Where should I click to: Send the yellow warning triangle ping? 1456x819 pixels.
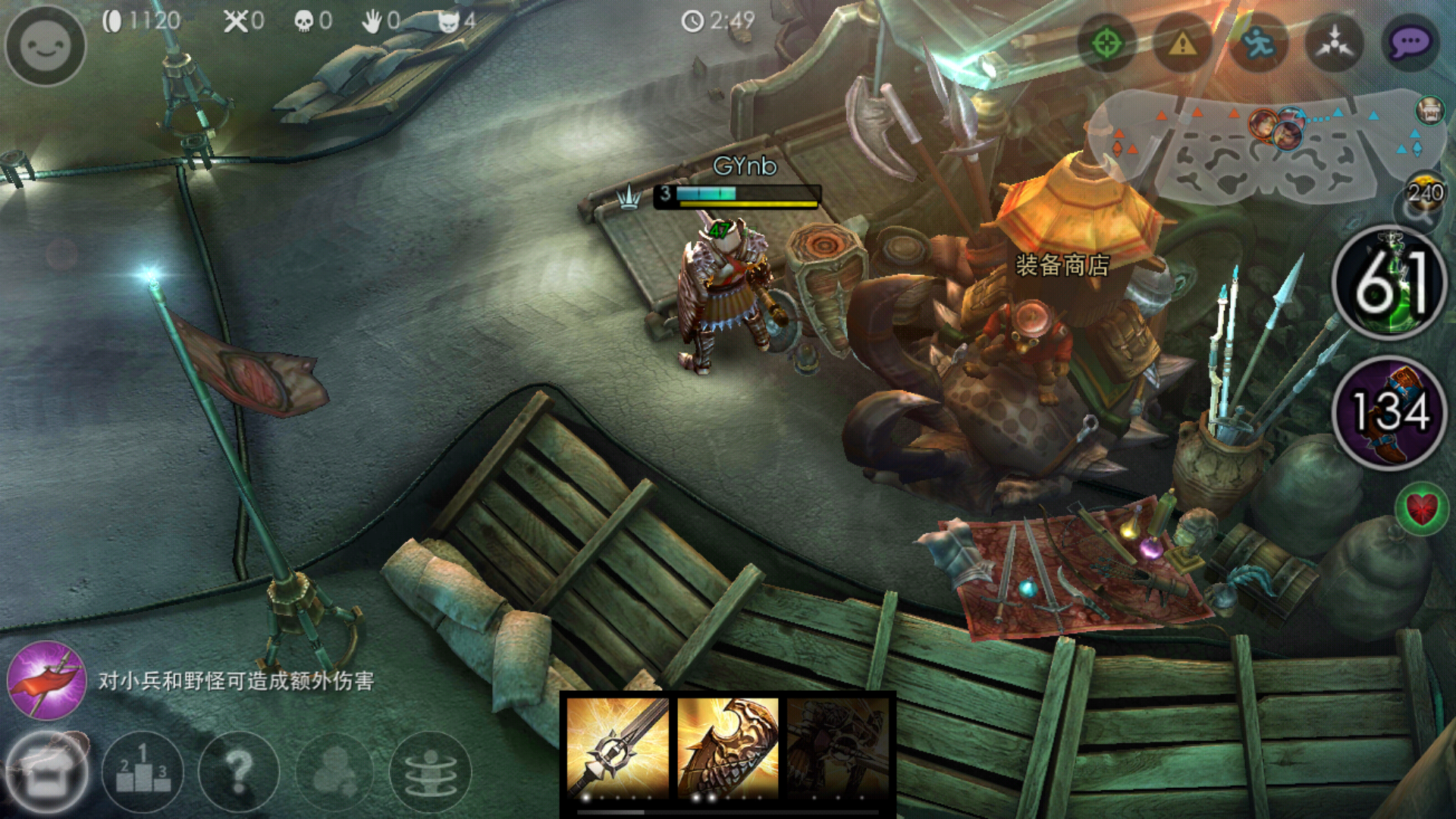(x=1182, y=43)
